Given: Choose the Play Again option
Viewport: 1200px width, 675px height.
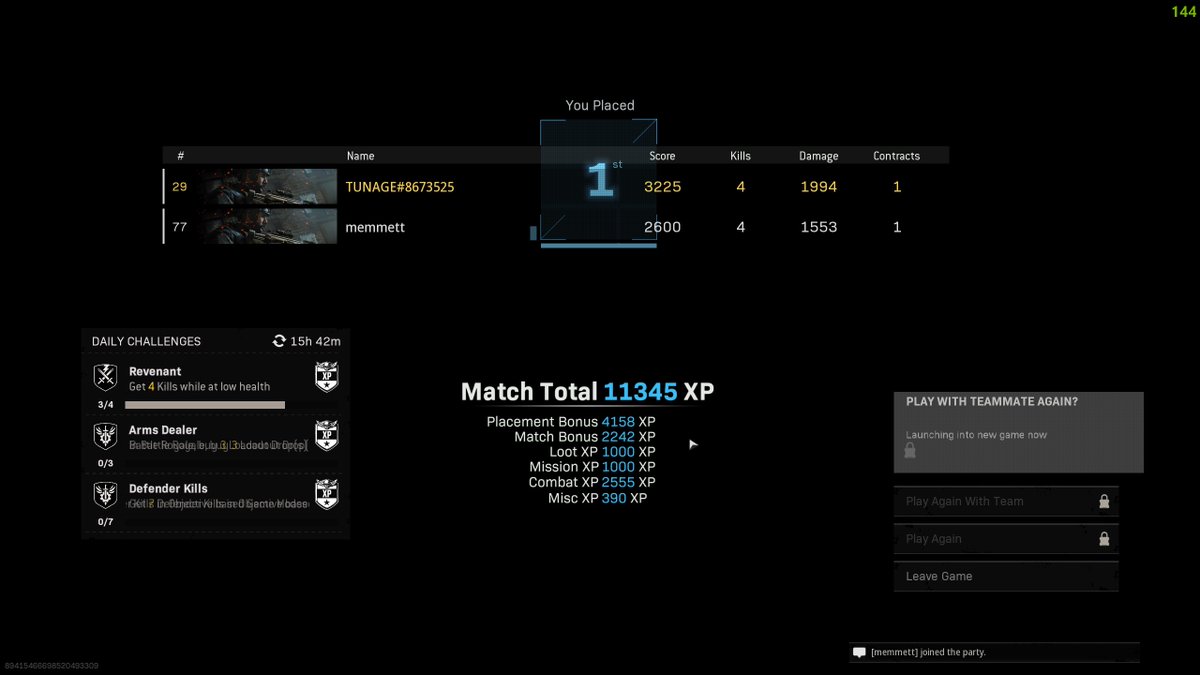Looking at the screenshot, I should (x=1005, y=539).
